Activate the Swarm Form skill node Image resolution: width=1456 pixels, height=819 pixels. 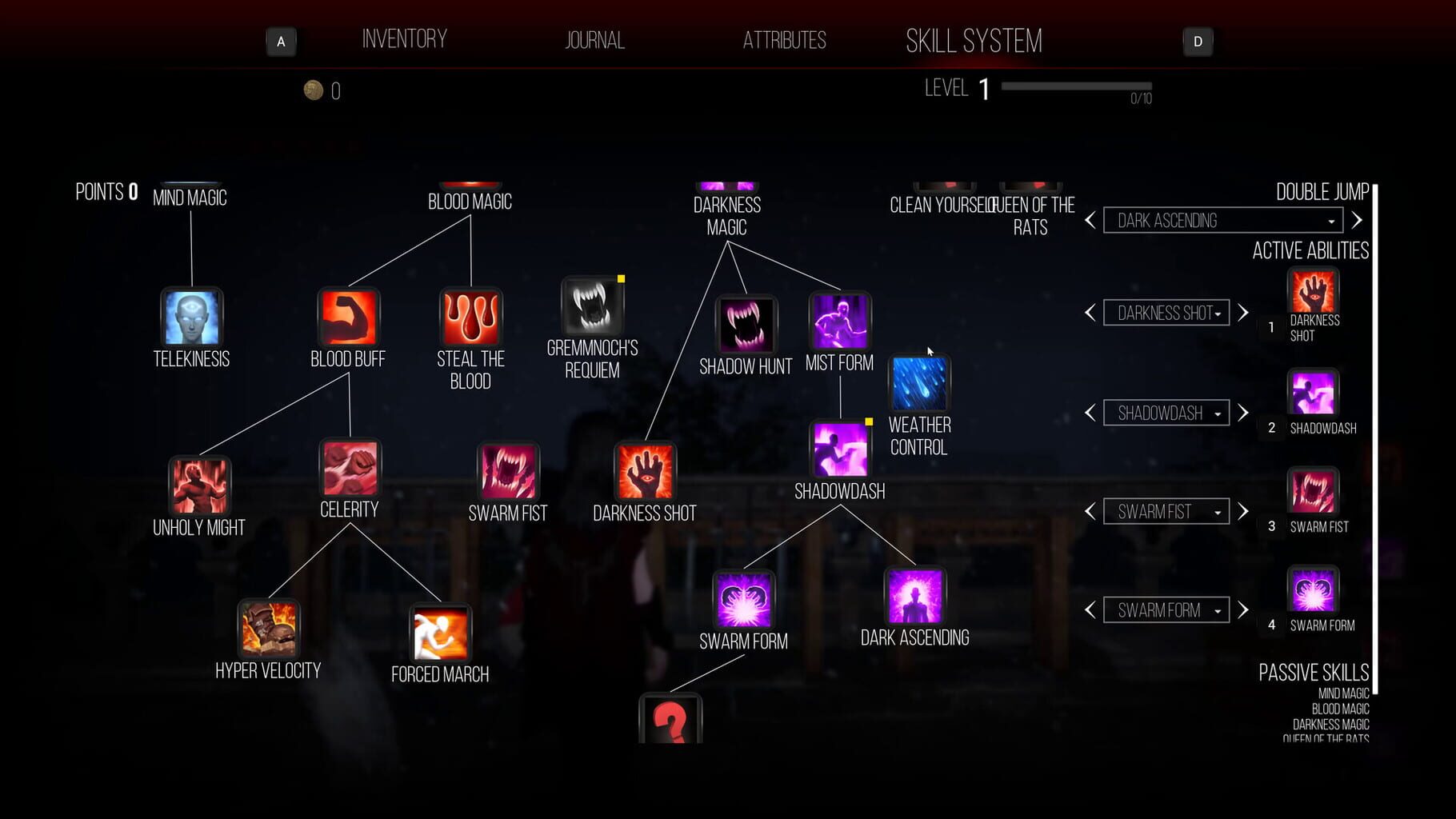coord(743,598)
